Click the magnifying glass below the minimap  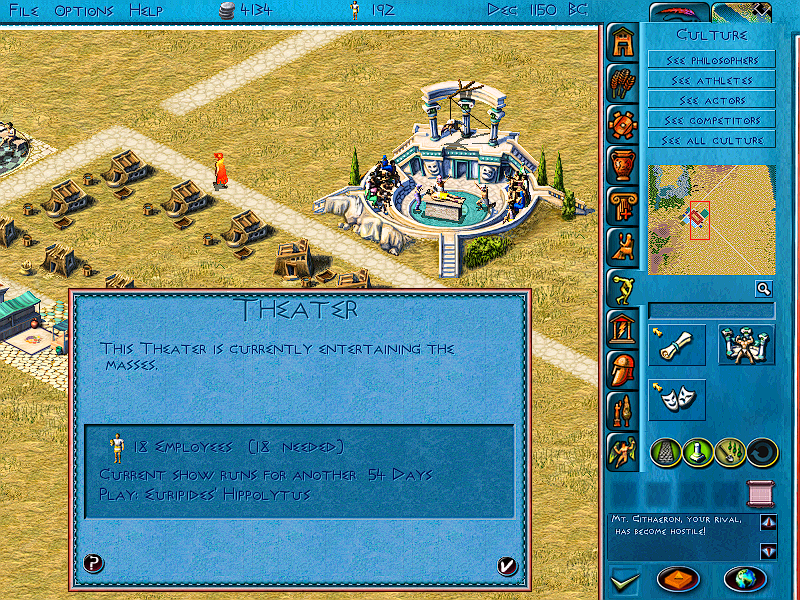[x=764, y=289]
